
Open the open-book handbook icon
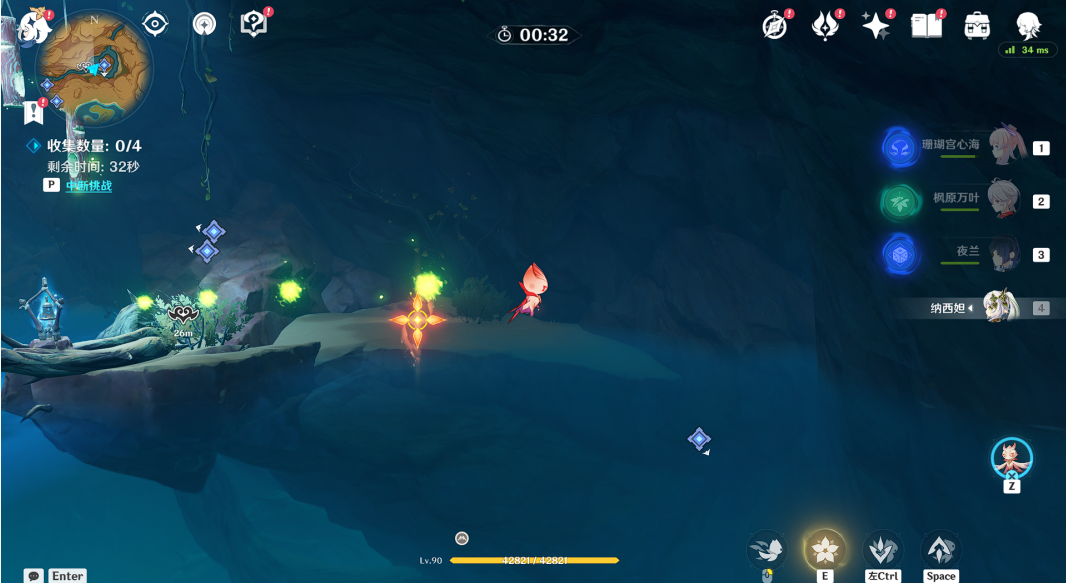click(927, 26)
